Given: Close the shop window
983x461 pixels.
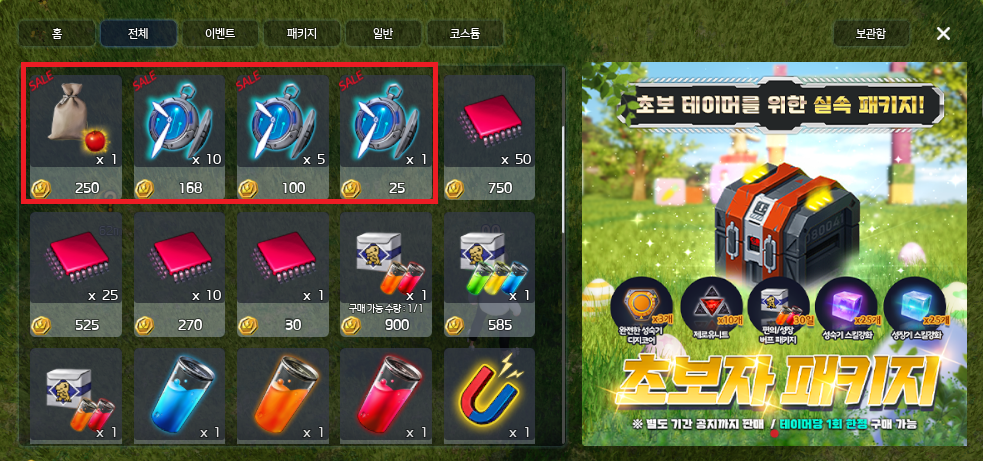Looking at the screenshot, I should click(943, 33).
